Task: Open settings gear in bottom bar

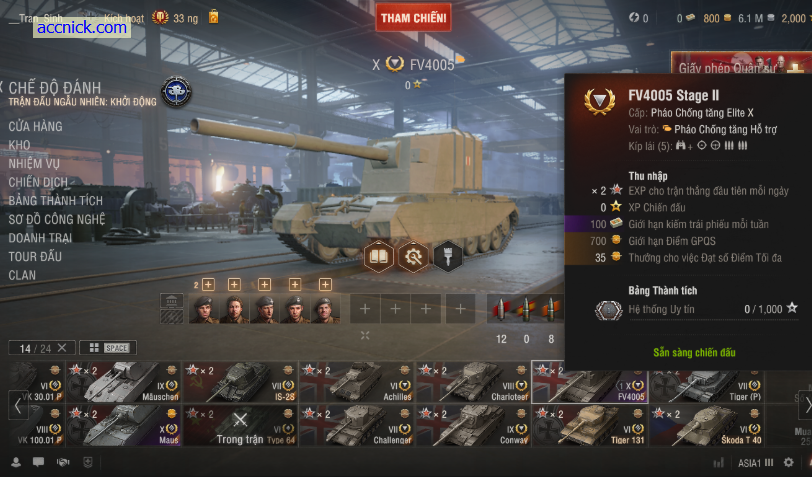Action: pos(788,463)
